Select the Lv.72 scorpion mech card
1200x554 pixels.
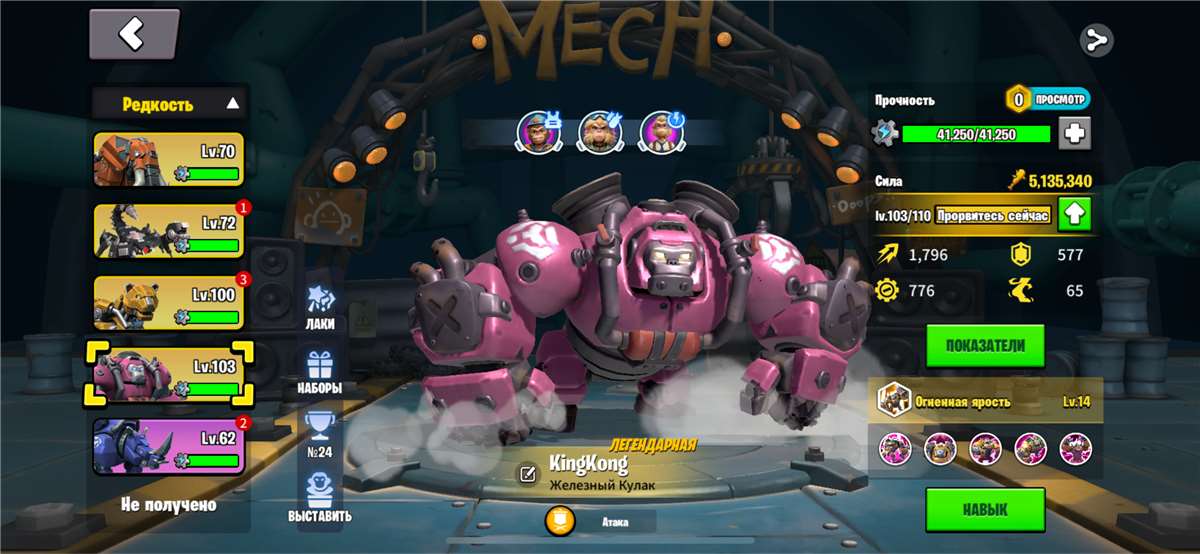coord(168,231)
